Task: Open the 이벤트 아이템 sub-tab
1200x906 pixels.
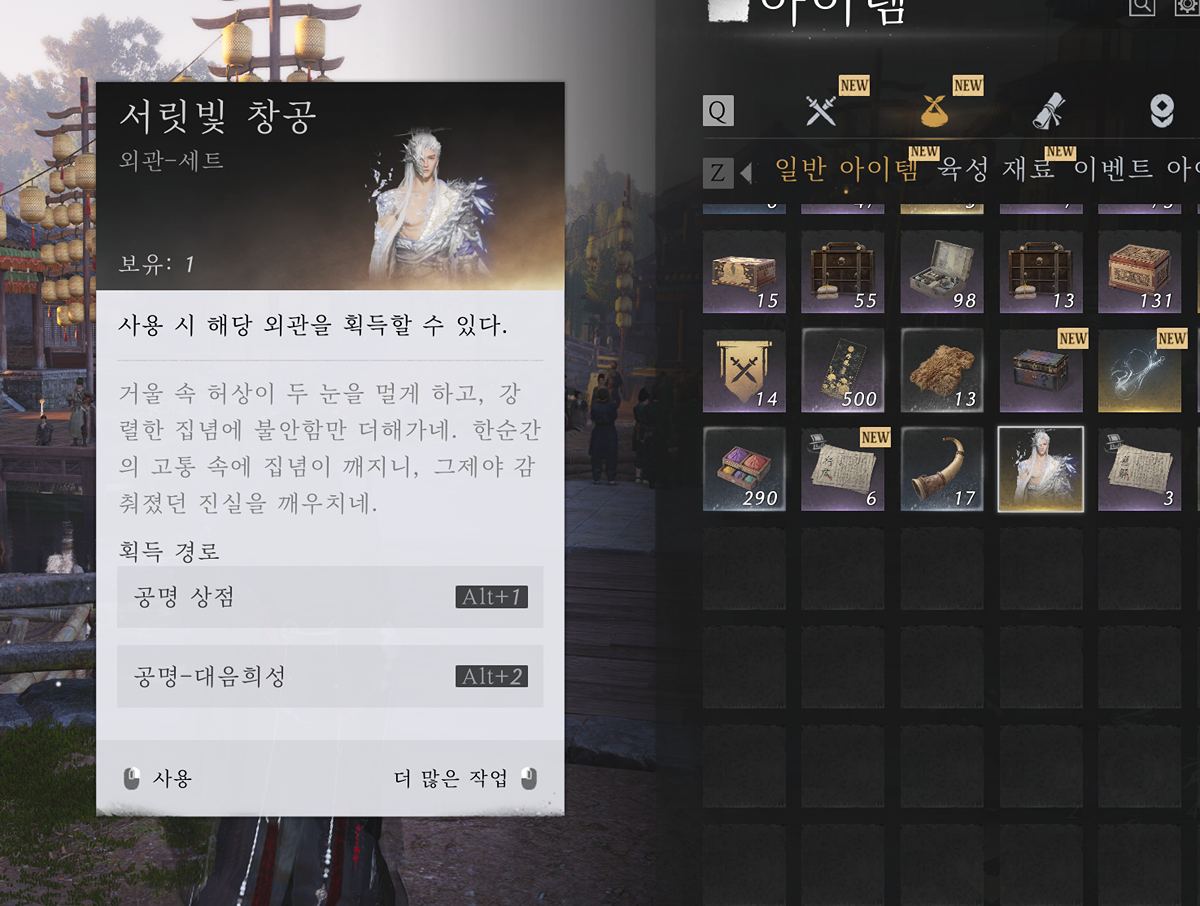Action: point(1136,169)
